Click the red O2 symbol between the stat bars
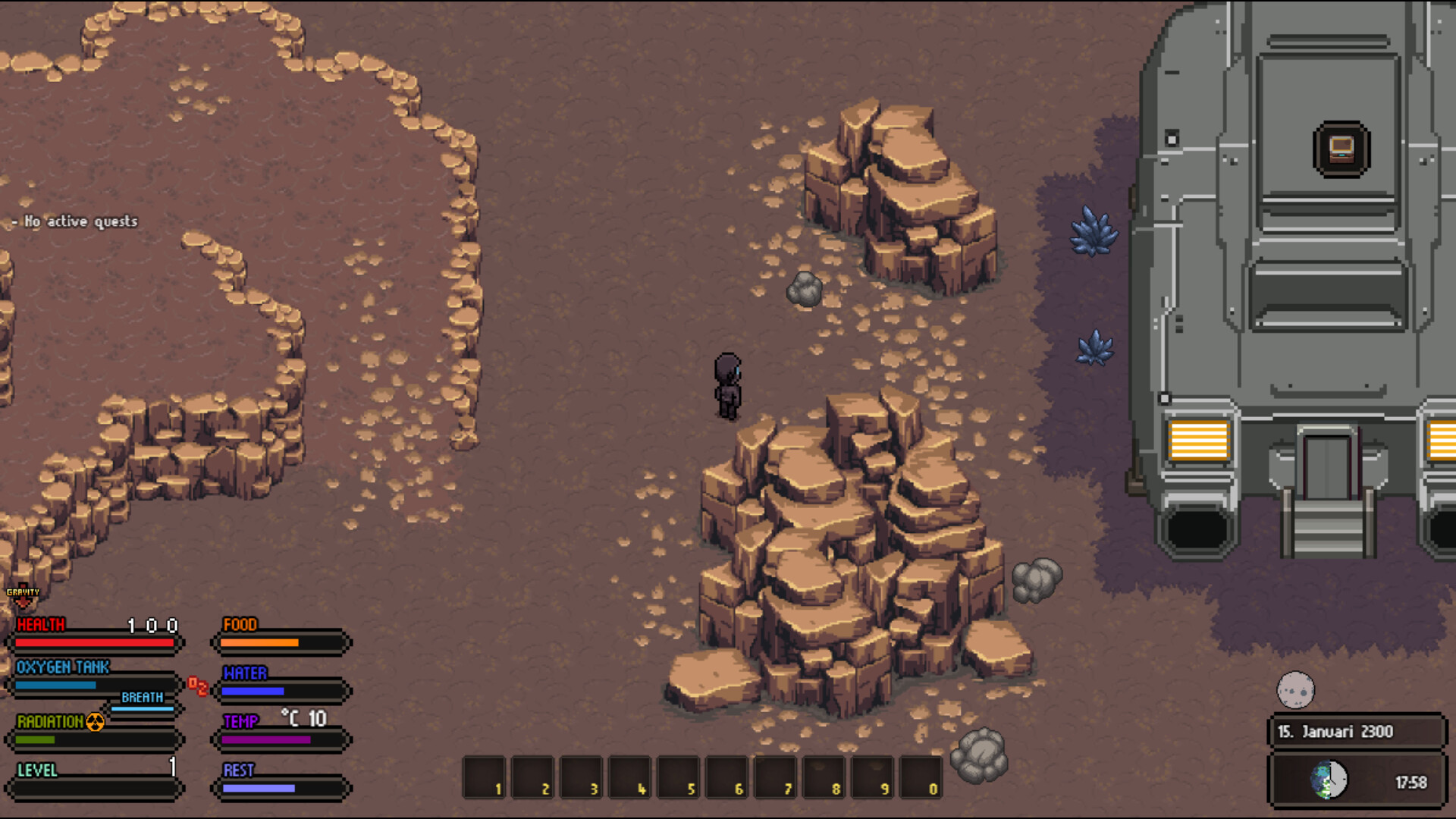 (199, 686)
